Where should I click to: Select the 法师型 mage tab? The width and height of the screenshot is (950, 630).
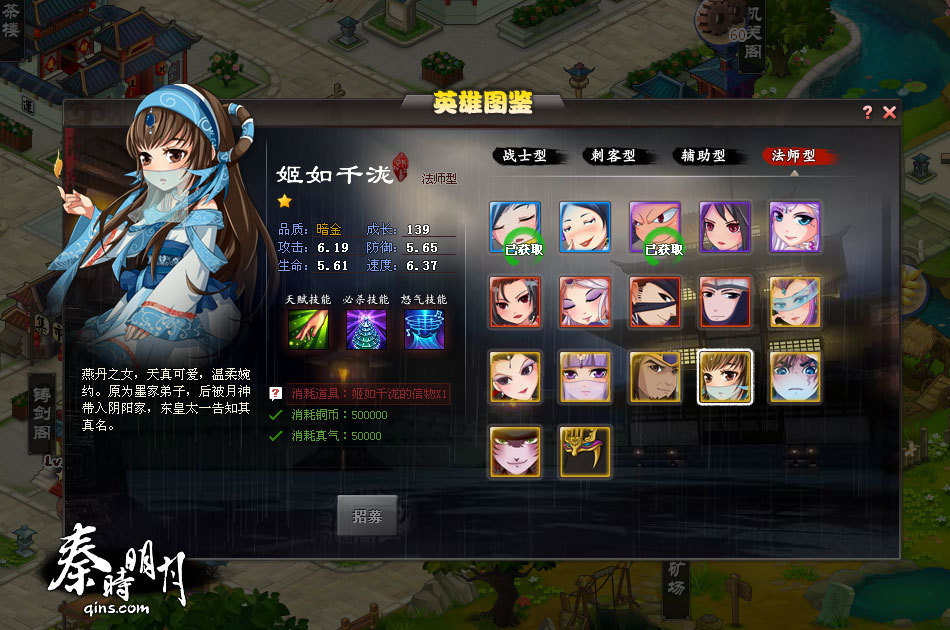(x=796, y=156)
